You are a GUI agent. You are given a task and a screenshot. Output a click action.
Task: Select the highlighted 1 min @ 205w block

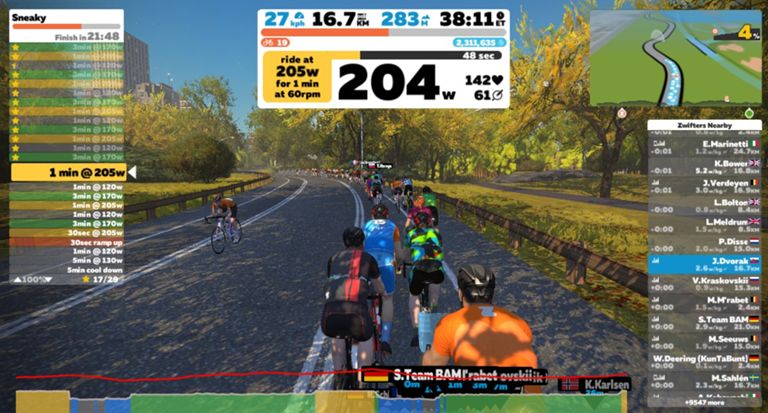point(68,172)
